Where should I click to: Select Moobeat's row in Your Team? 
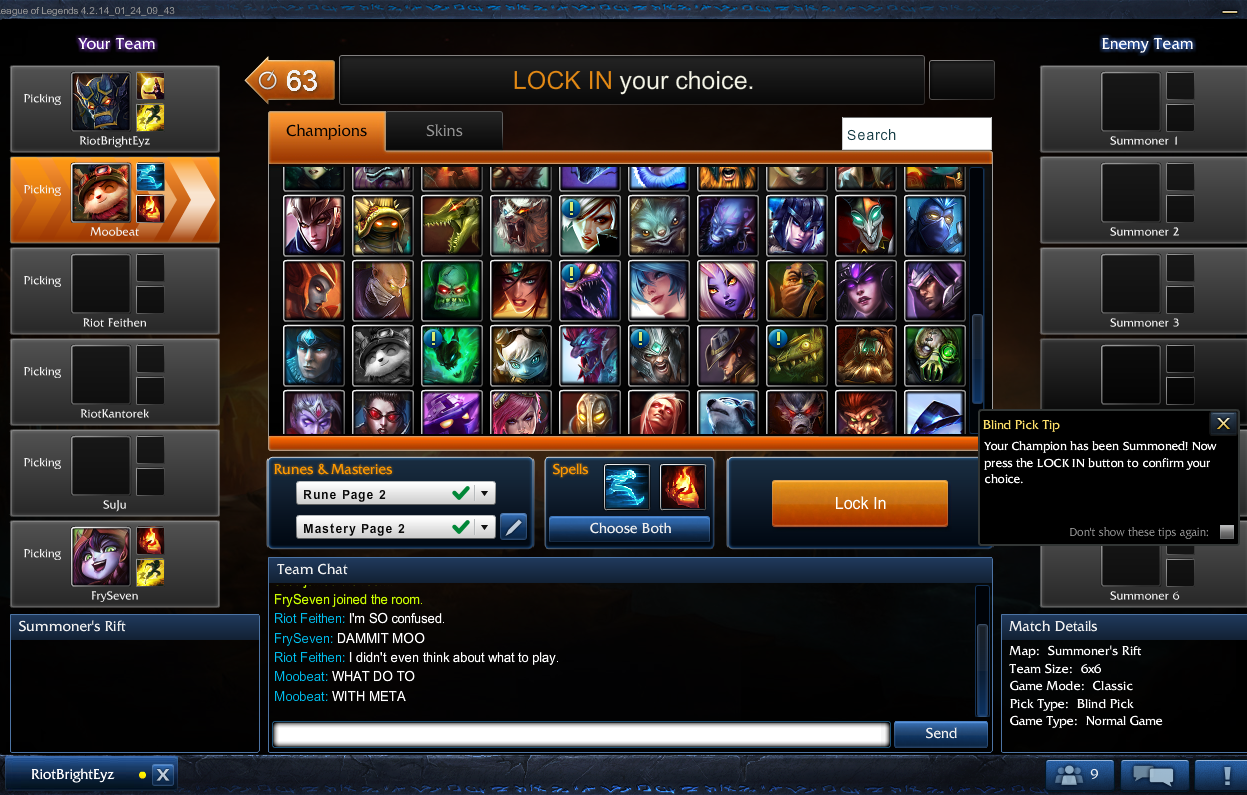(114, 200)
